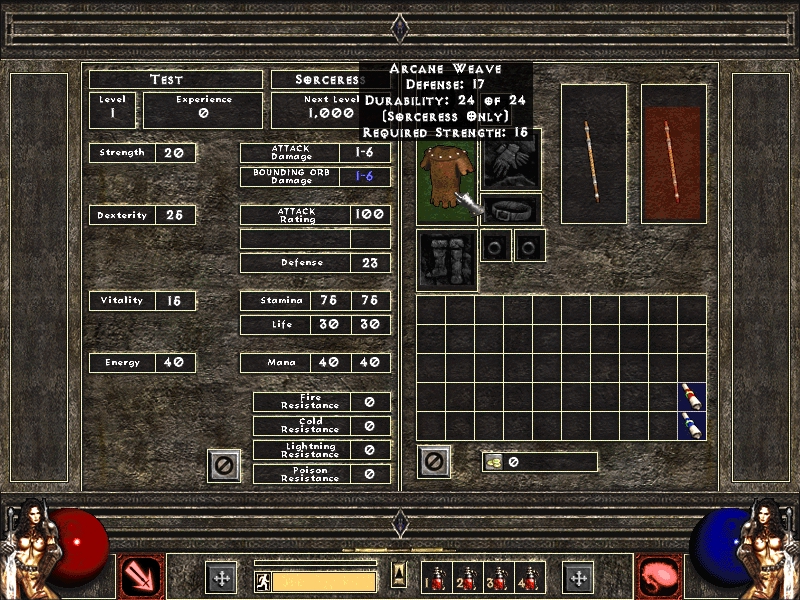Click the gold coins button
Screen dimensions: 800x600
coord(494,462)
